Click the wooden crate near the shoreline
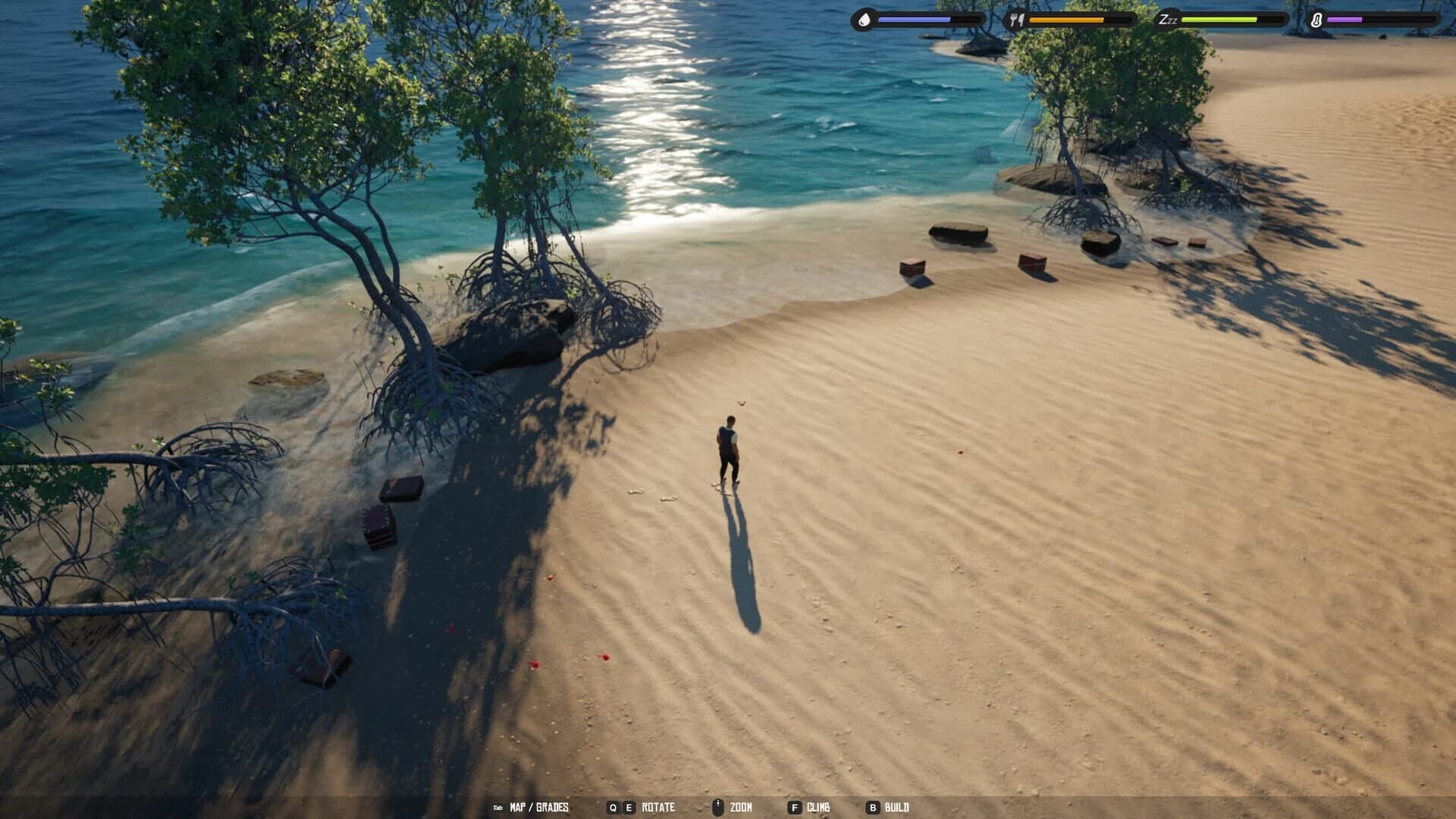Viewport: 1456px width, 819px height. 911,267
